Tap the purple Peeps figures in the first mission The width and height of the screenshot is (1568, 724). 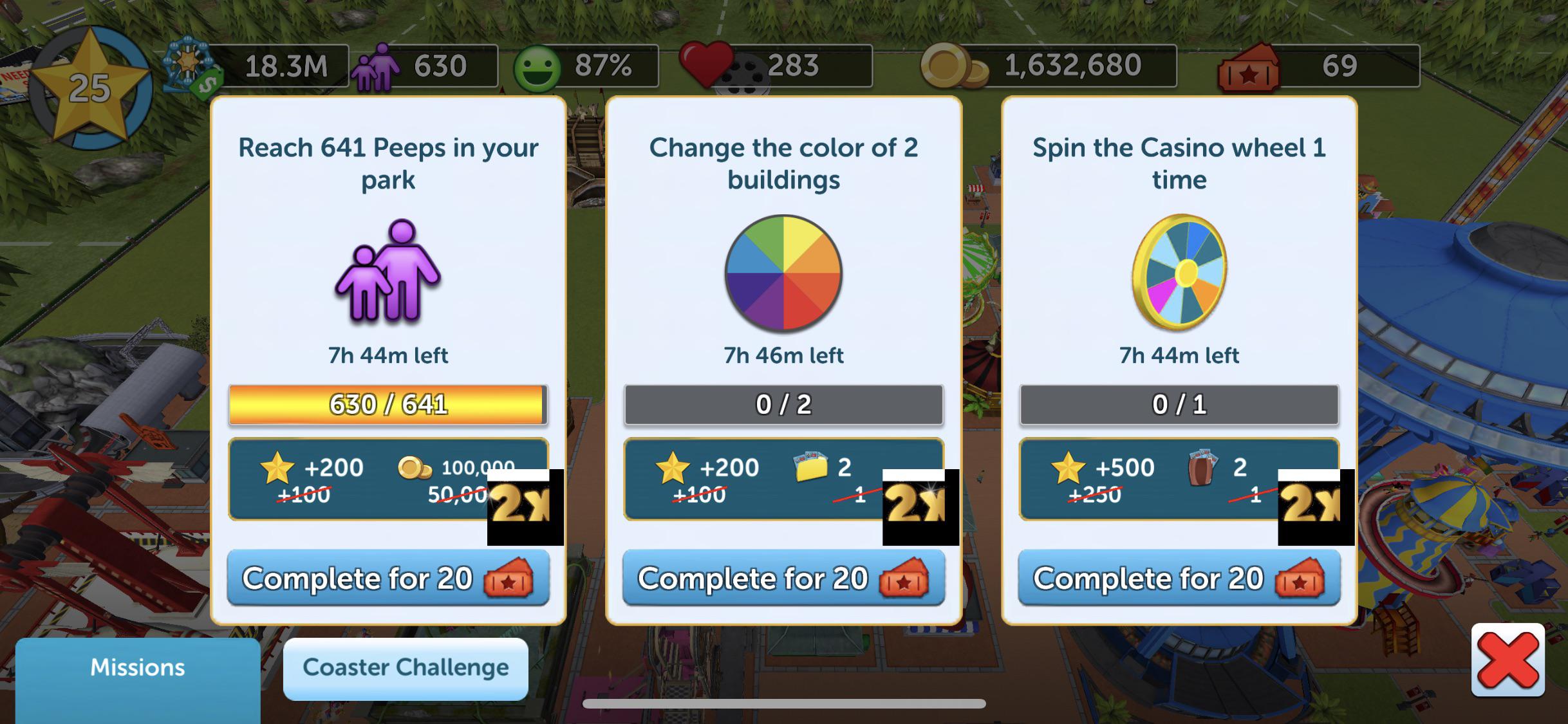point(386,277)
